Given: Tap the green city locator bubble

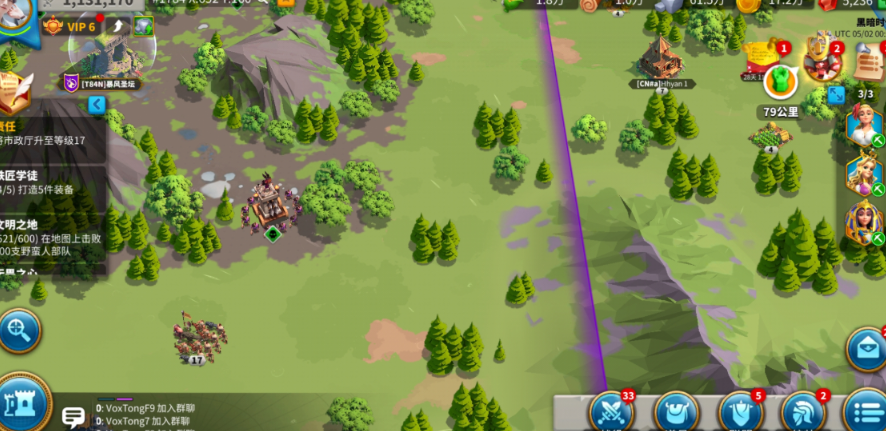Looking at the screenshot, I should pyautogui.click(x=780, y=81).
